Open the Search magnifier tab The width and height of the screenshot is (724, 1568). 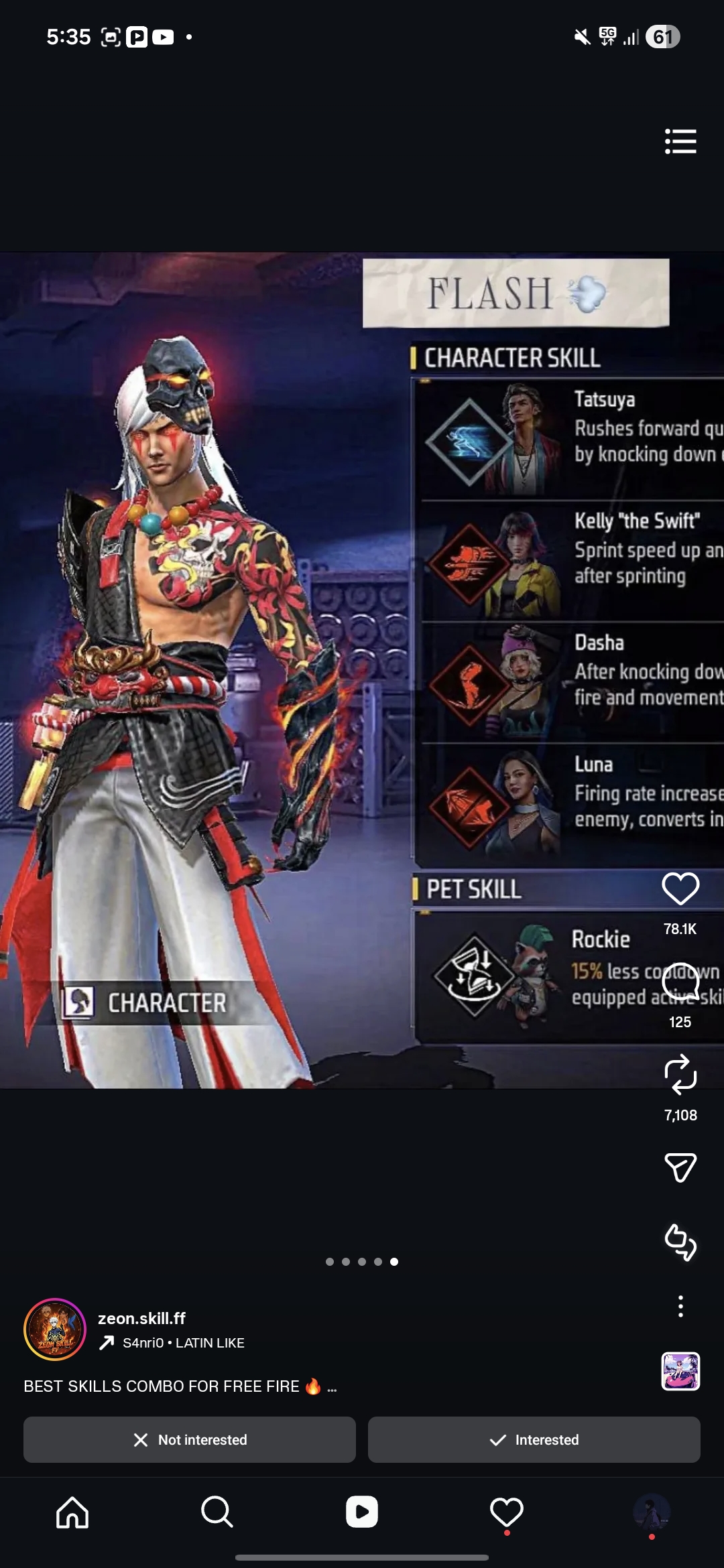217,1512
